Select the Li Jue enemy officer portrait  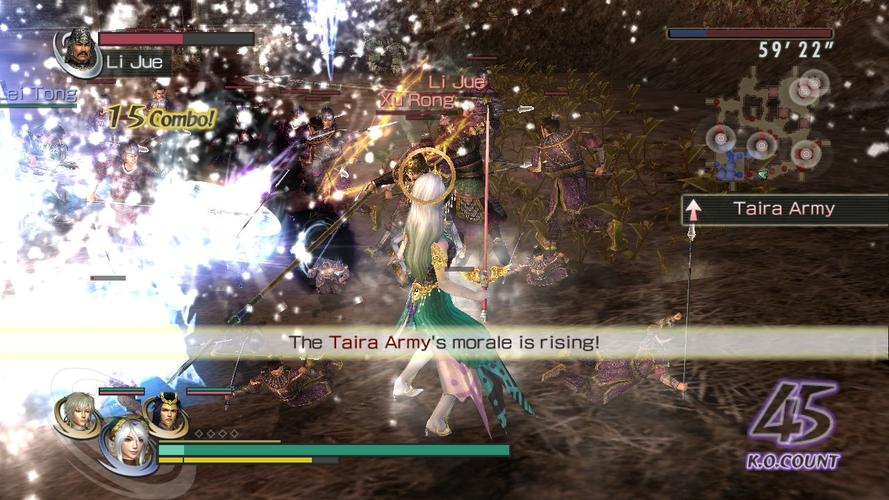click(x=76, y=50)
